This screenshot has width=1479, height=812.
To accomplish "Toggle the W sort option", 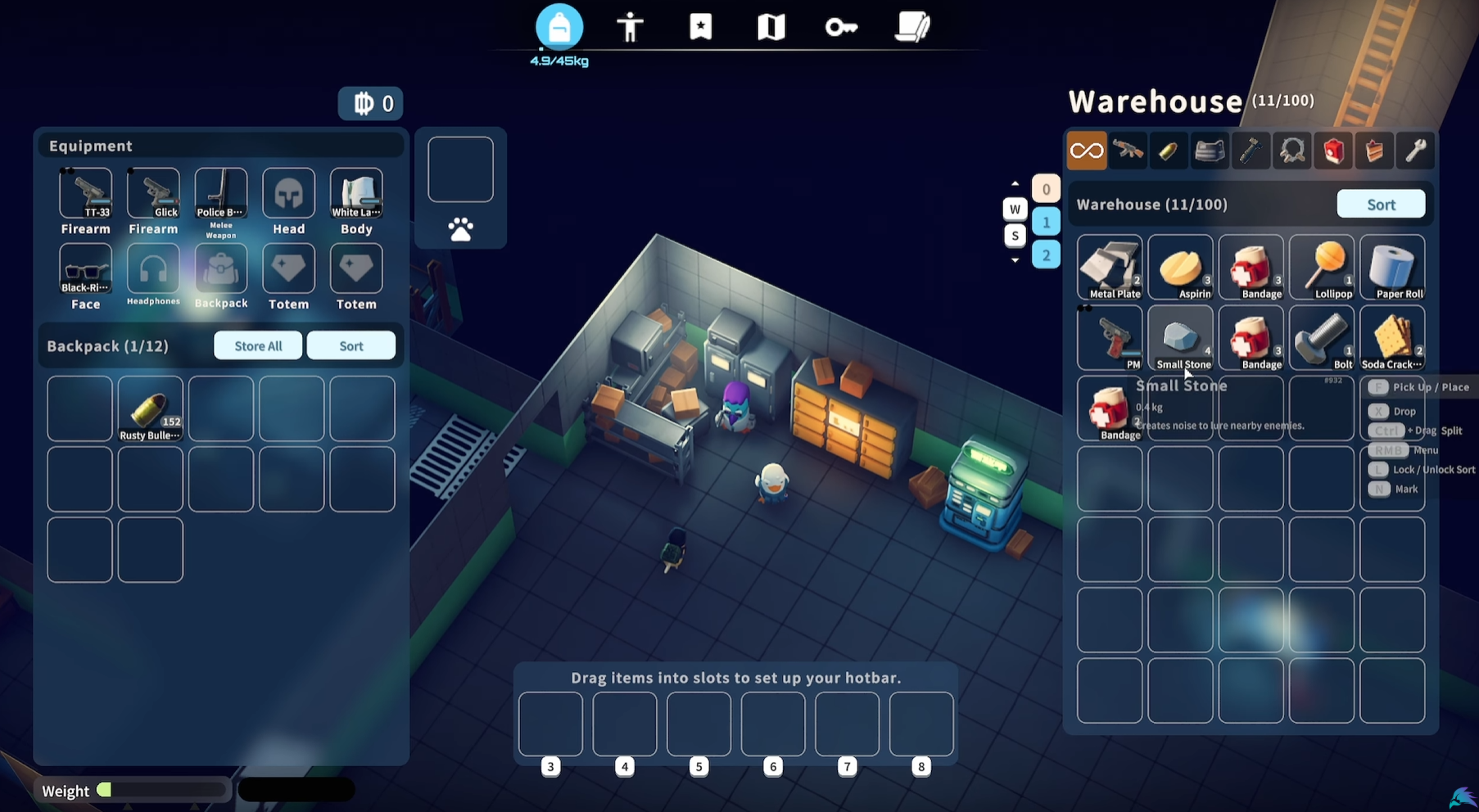I will pyautogui.click(x=1015, y=209).
